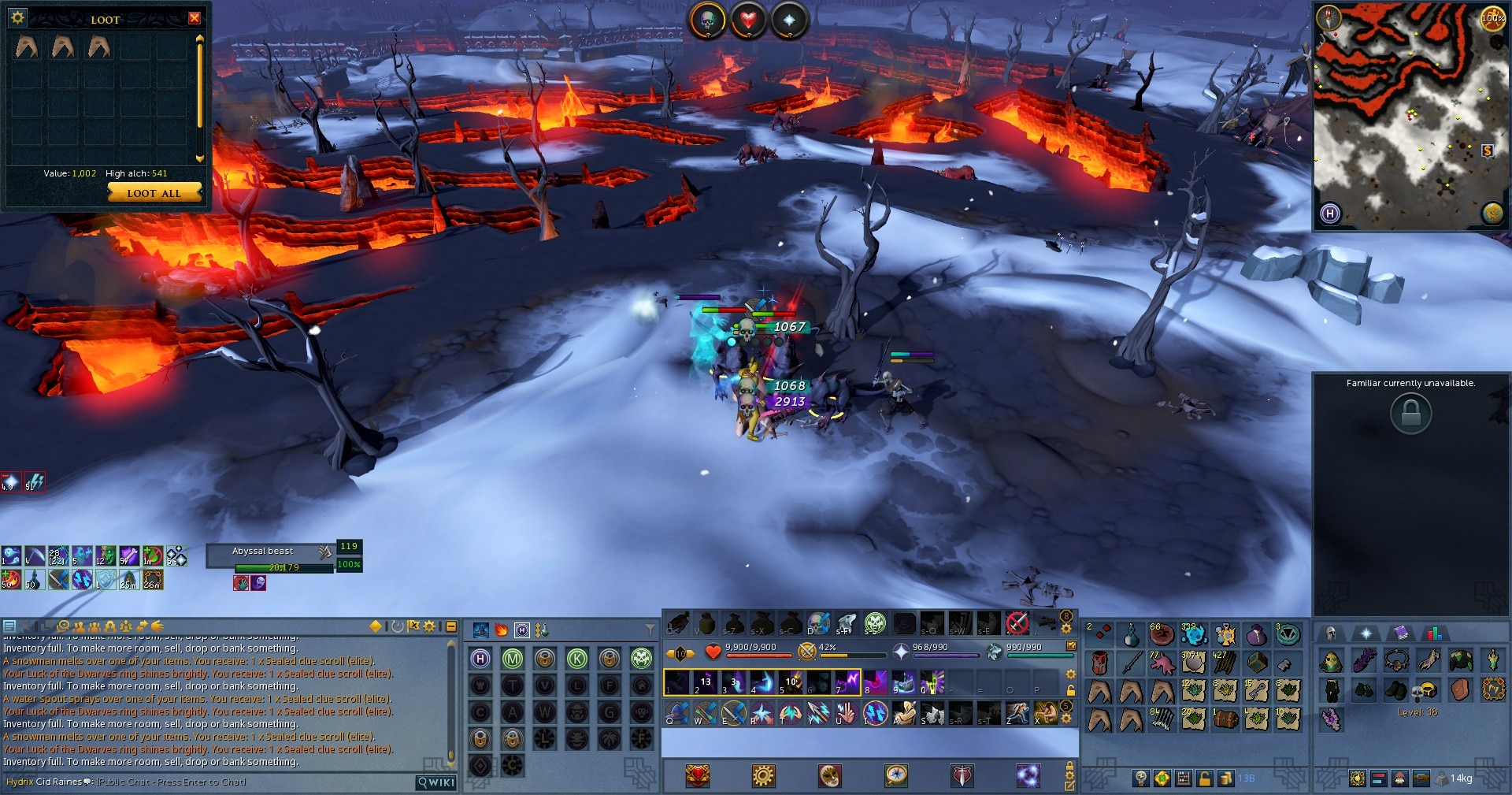1512x795 pixels.
Task: Open the WIKI search button
Action: pos(436,782)
